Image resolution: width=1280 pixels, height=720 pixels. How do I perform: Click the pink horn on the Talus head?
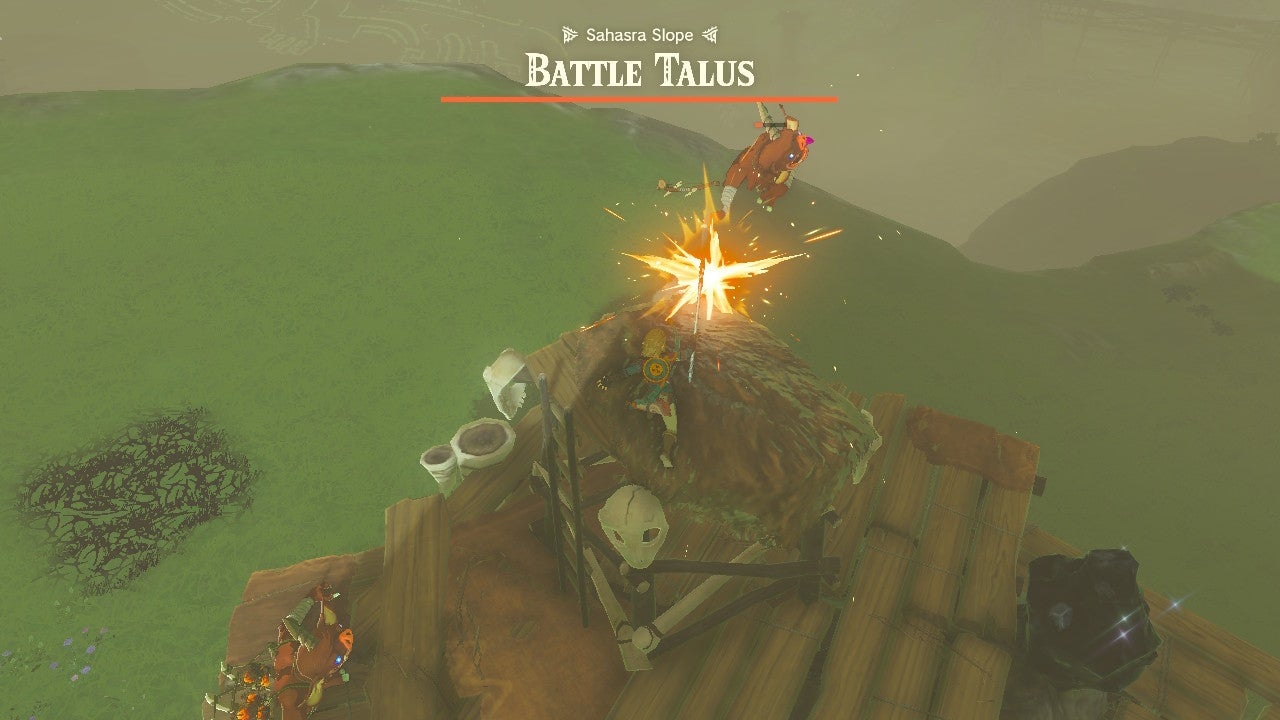[x=807, y=140]
